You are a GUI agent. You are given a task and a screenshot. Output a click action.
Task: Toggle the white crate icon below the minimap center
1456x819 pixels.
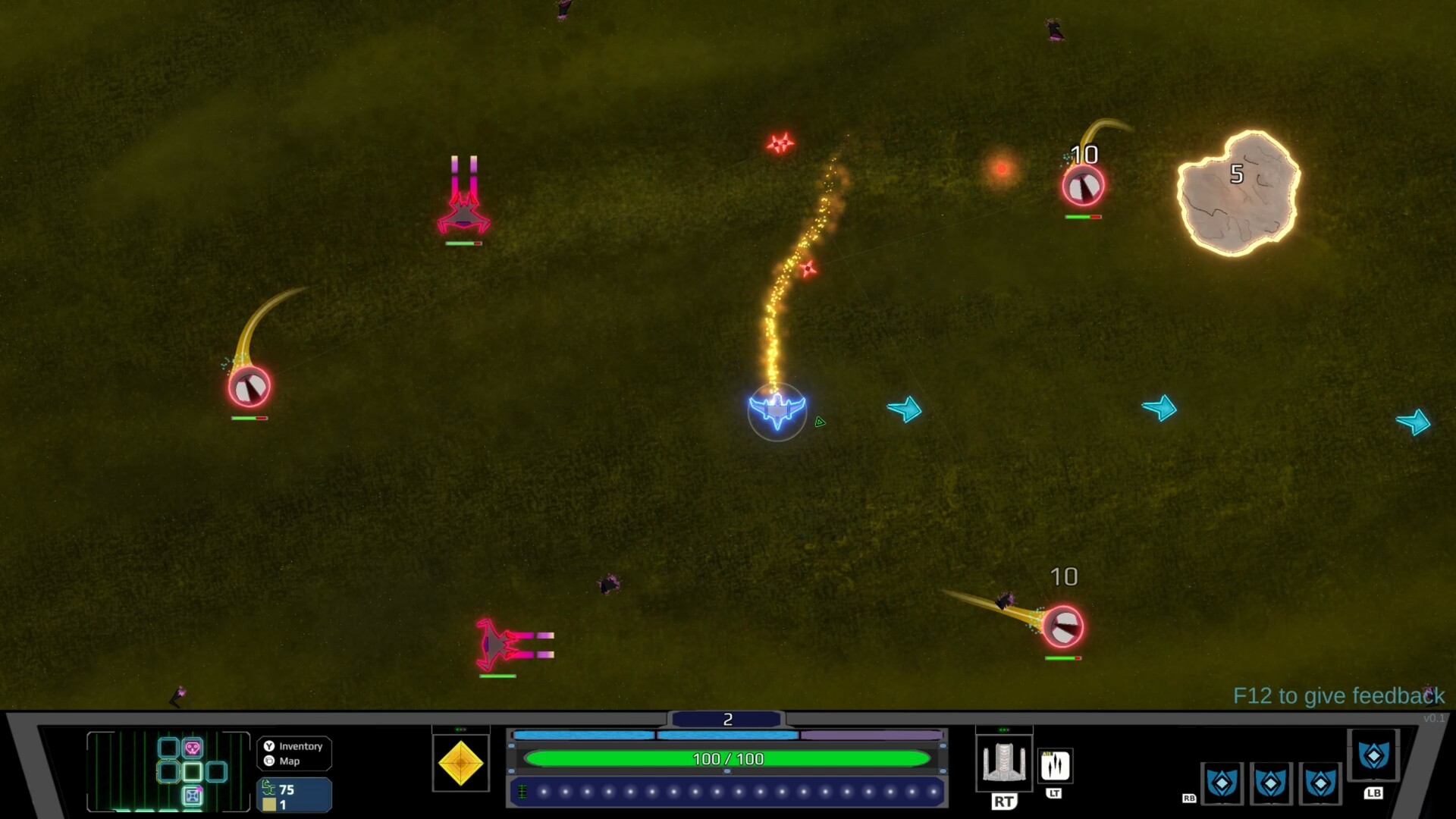(x=192, y=797)
